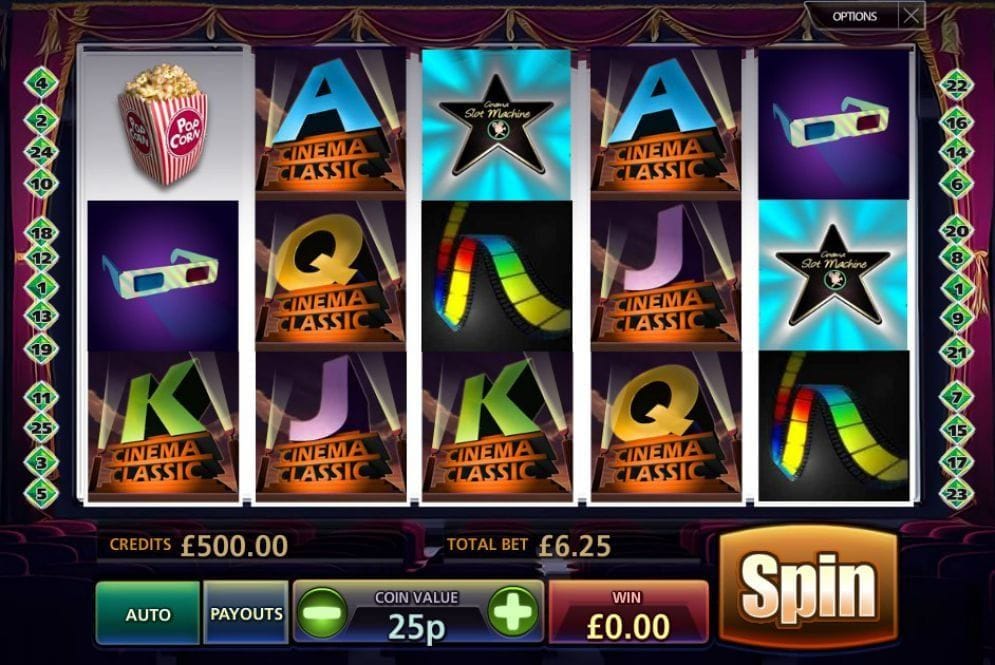Viewport: 995px width, 665px height.
Task: Decrease coin value with the minus button
Action: pos(322,611)
